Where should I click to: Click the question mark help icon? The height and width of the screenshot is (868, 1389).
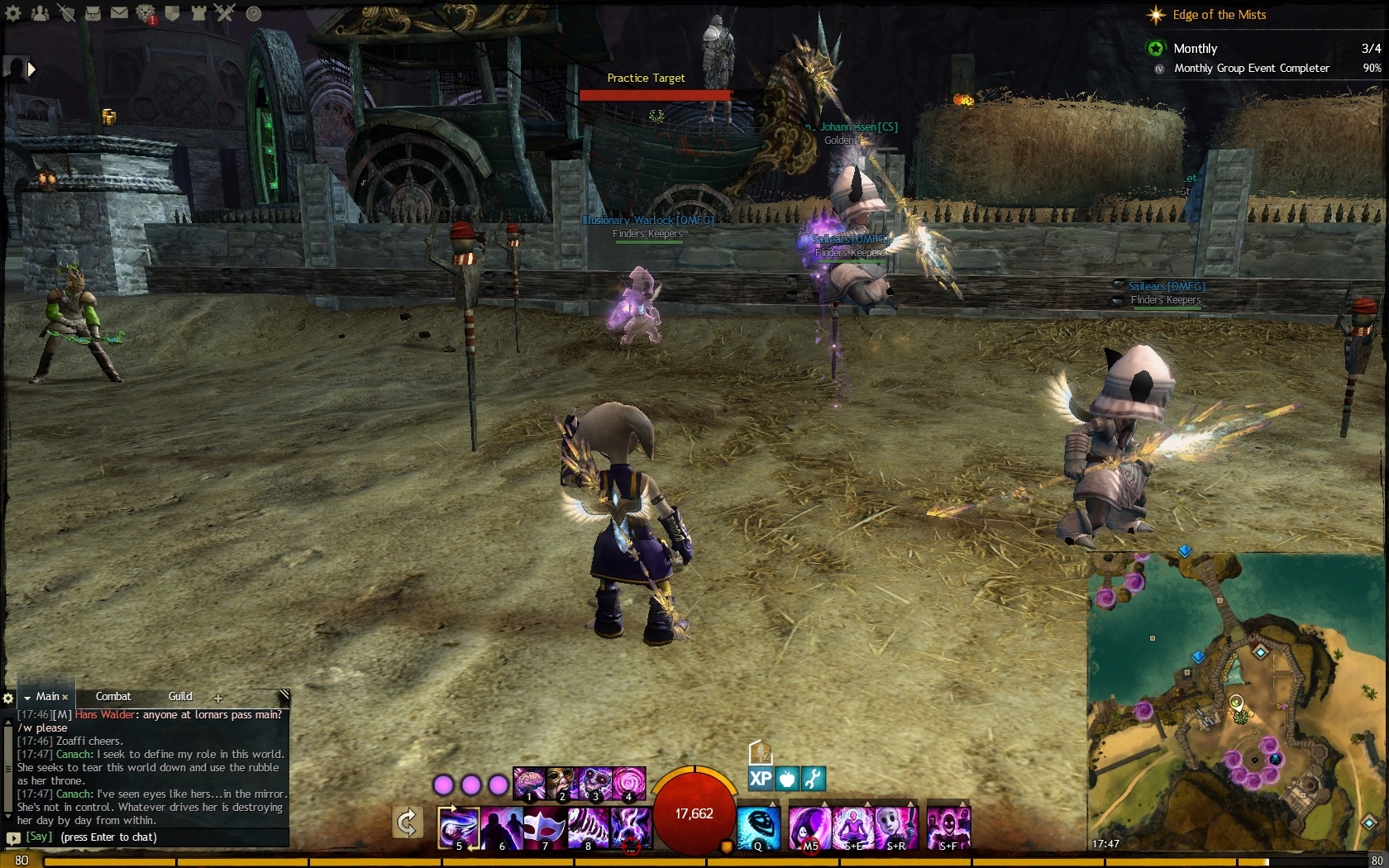254,13
